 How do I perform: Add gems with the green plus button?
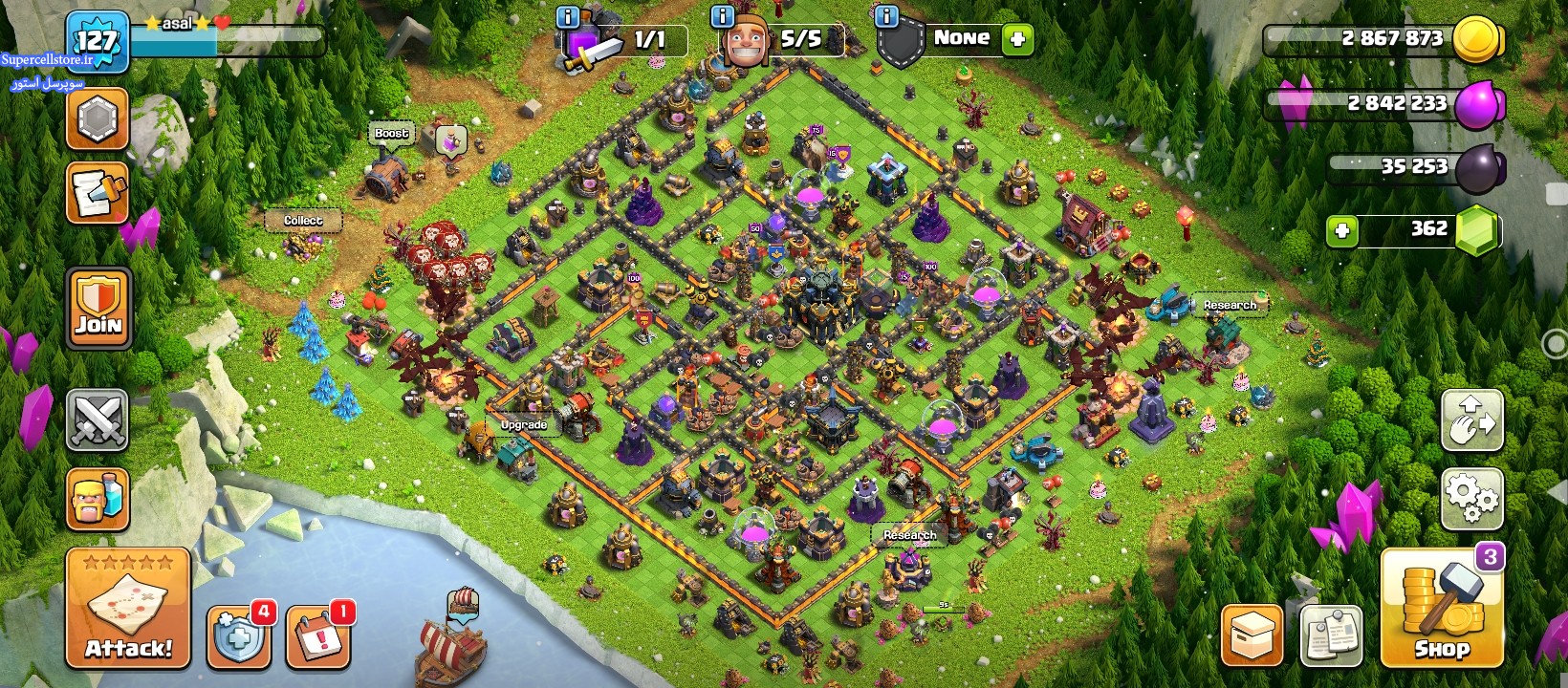1342,230
